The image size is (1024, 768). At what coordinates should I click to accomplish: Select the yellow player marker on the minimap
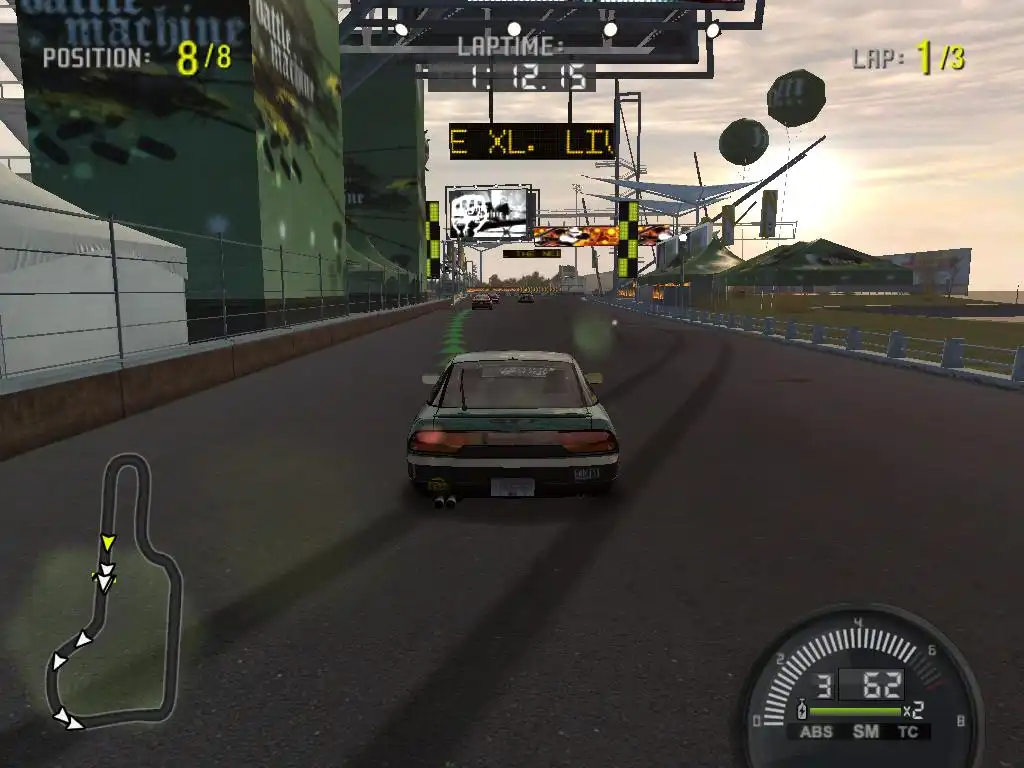[108, 542]
